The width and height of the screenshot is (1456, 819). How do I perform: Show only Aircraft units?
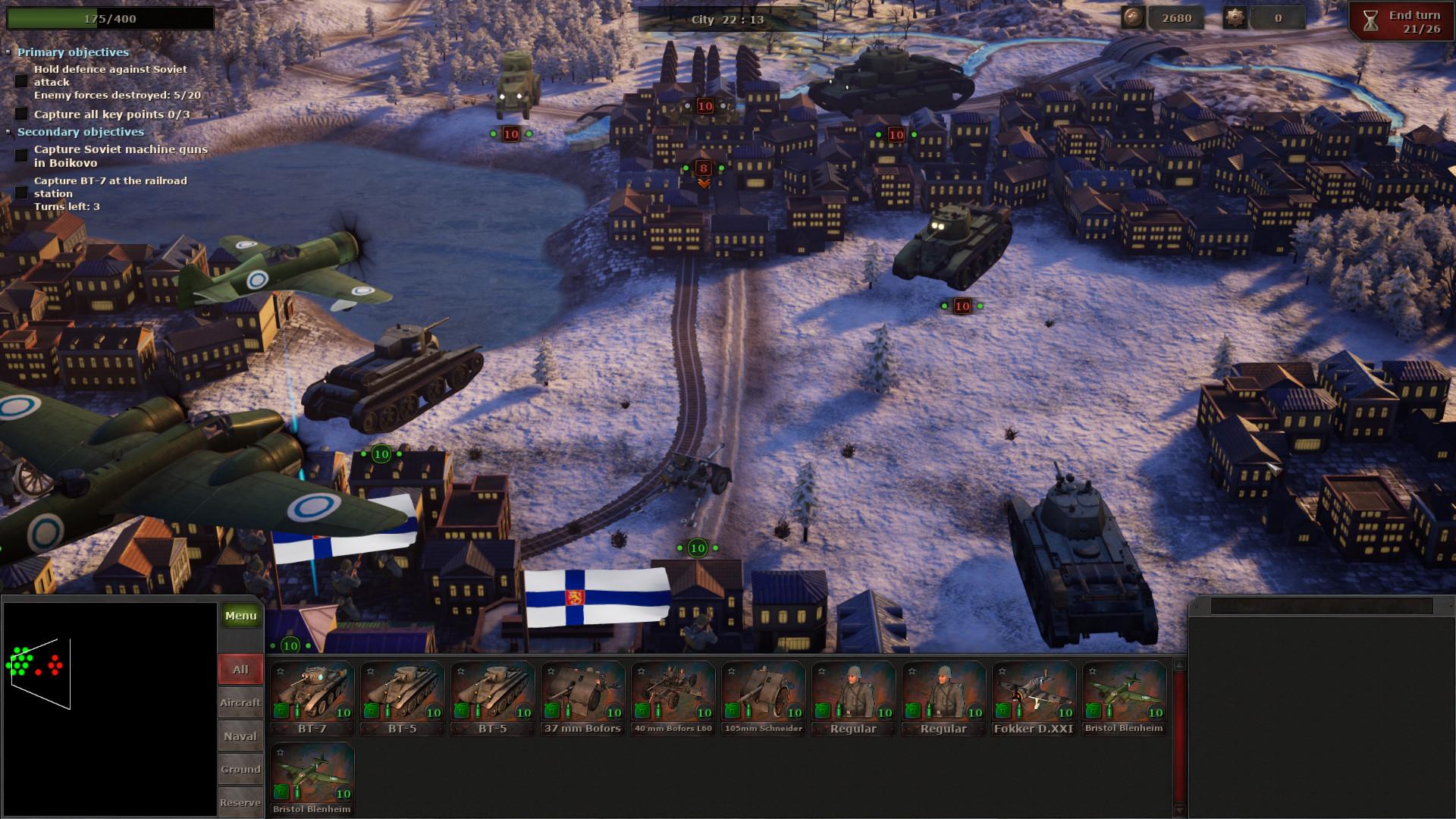[x=240, y=703]
